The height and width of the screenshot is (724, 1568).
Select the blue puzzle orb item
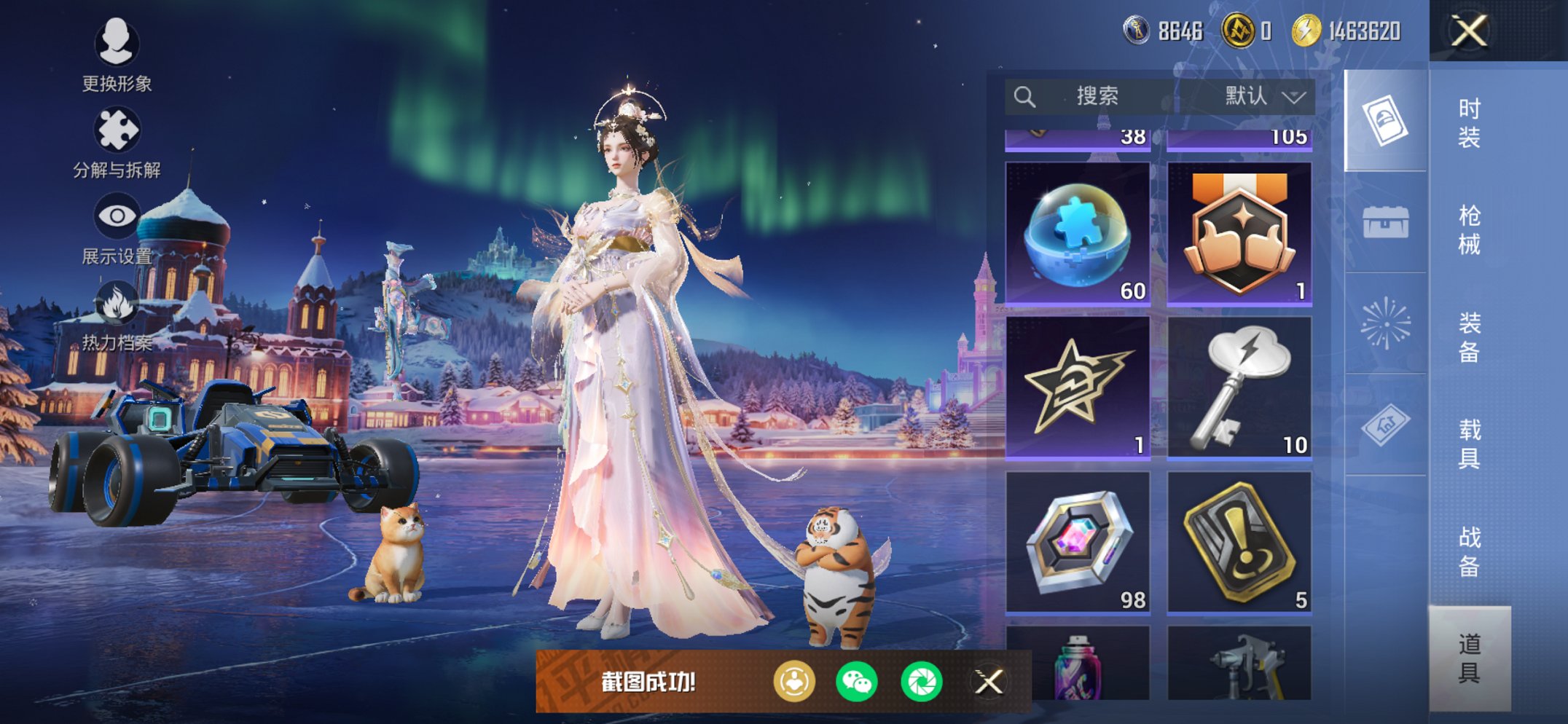[x=1078, y=233]
